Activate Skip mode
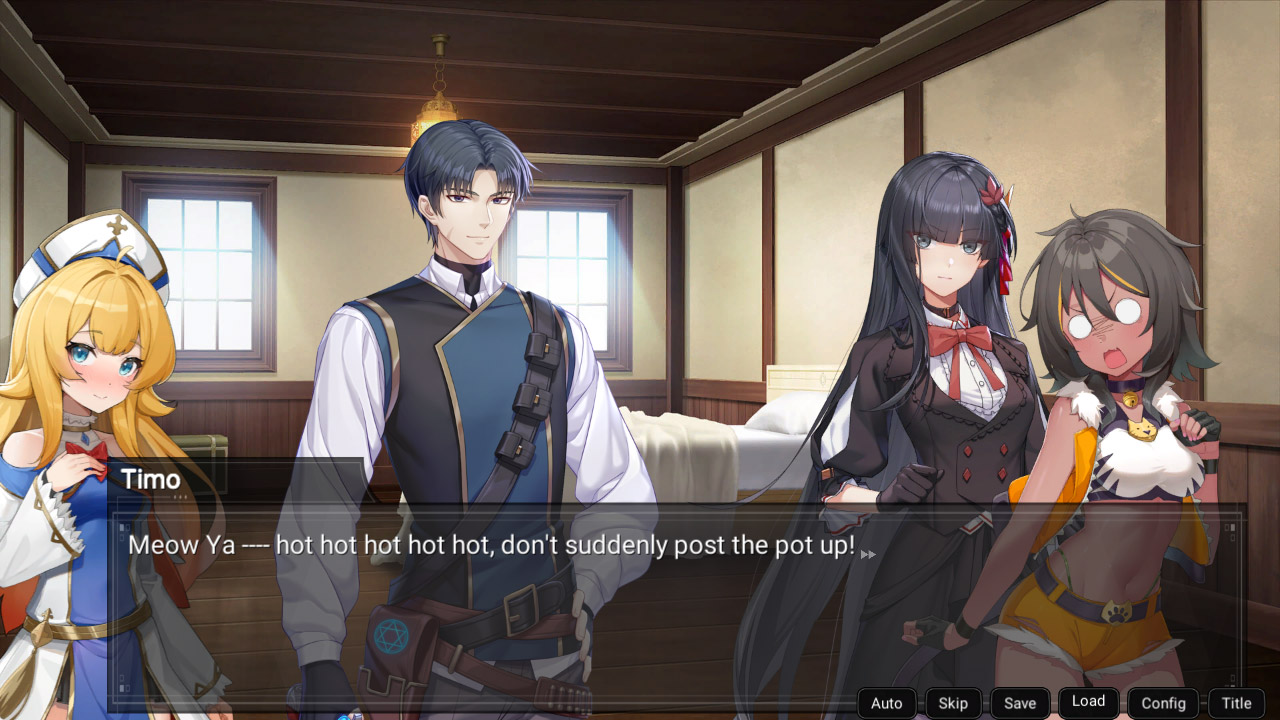Screen dimensions: 1280x720 (x=952, y=703)
